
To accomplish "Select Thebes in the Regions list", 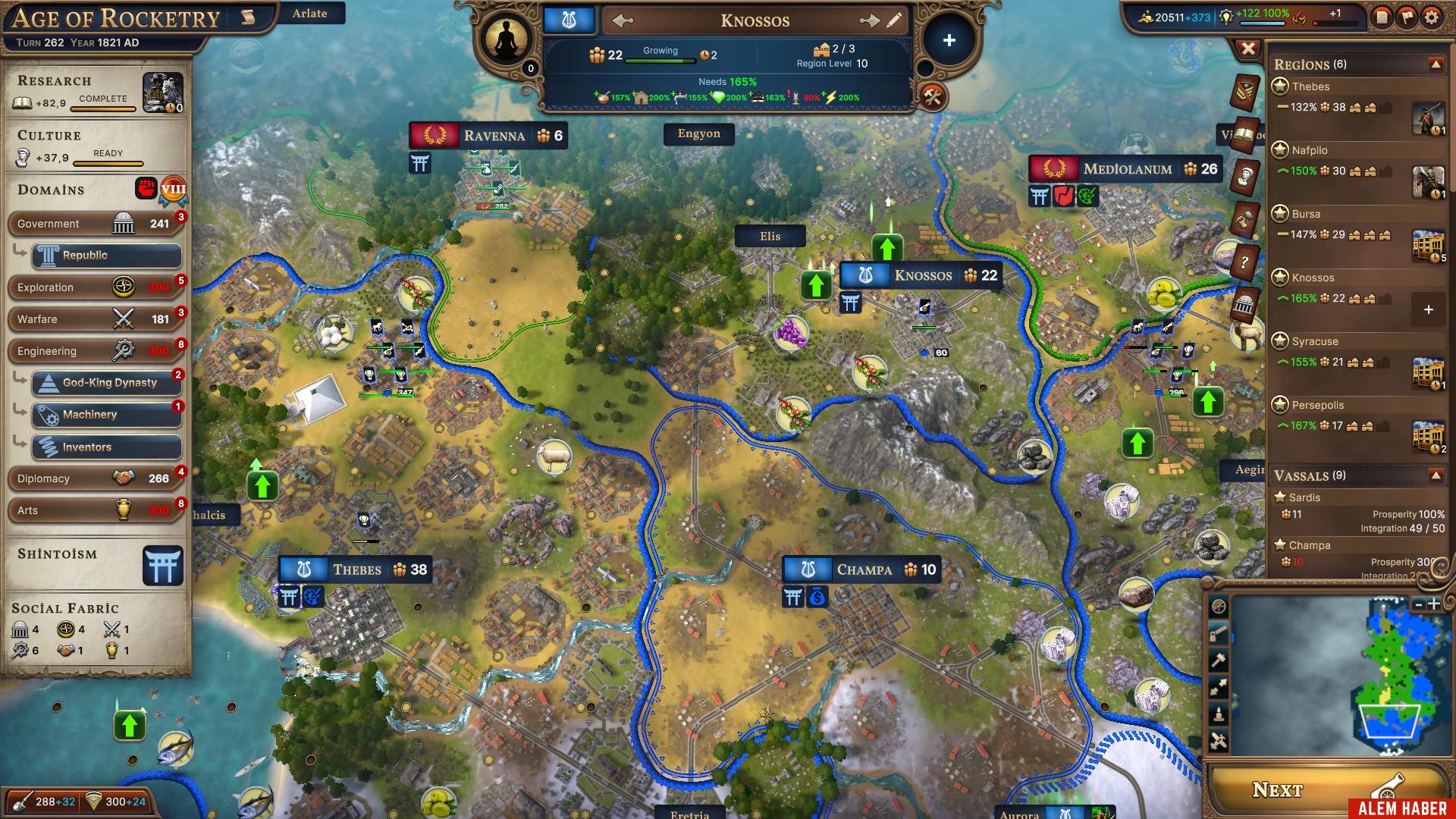I will tap(1311, 86).
